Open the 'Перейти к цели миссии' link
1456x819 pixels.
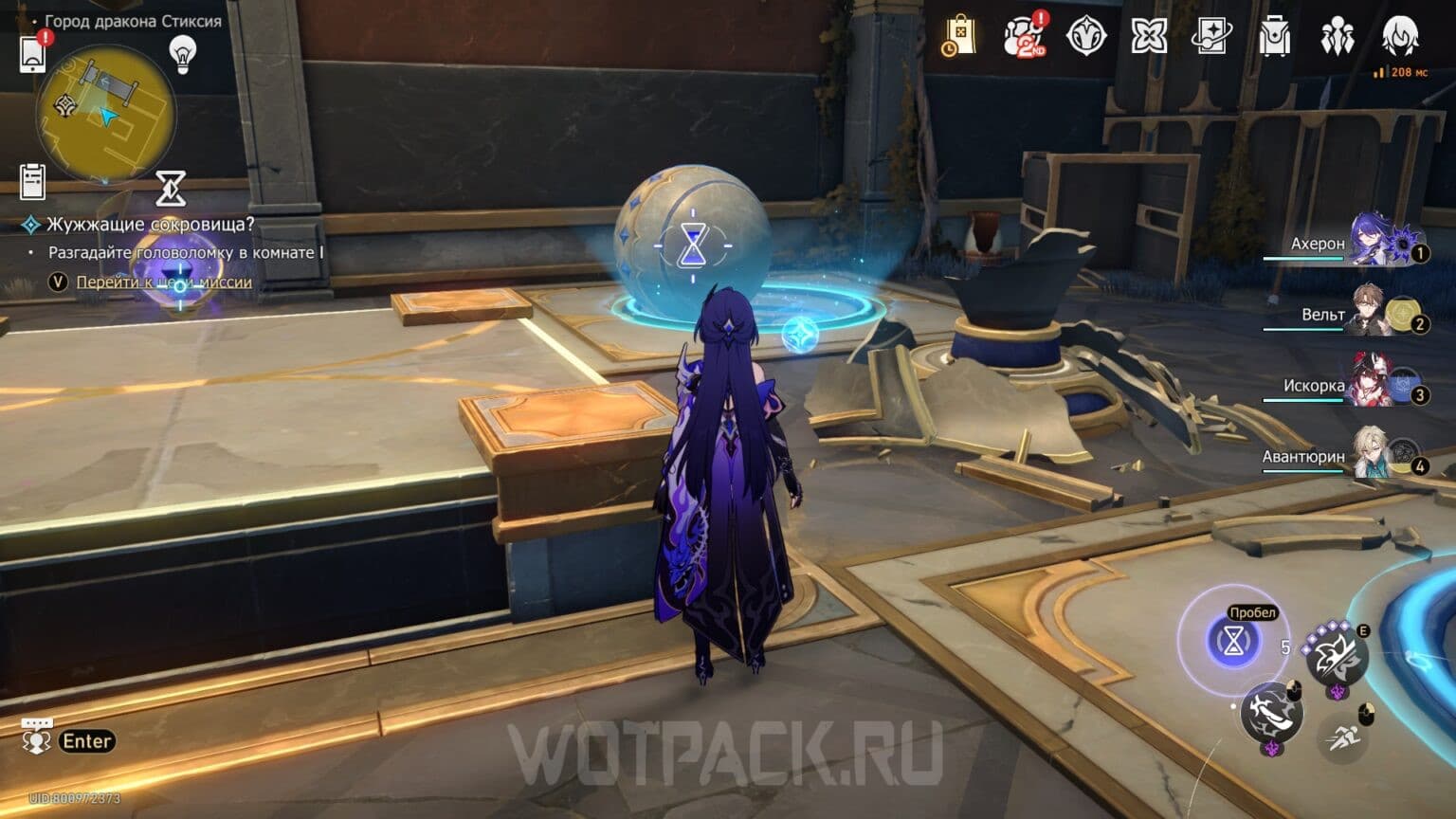pyautogui.click(x=166, y=282)
